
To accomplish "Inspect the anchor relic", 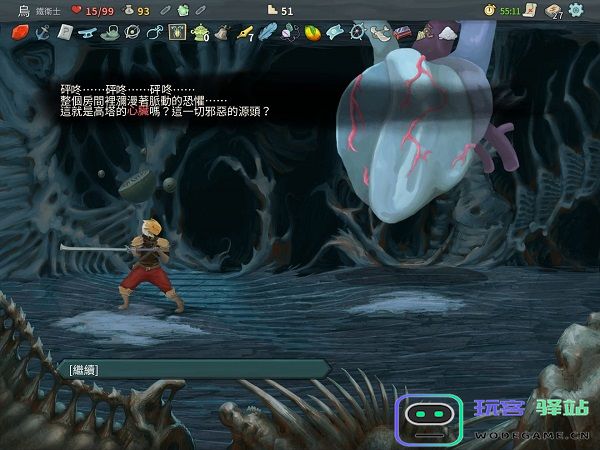I will point(41,32).
